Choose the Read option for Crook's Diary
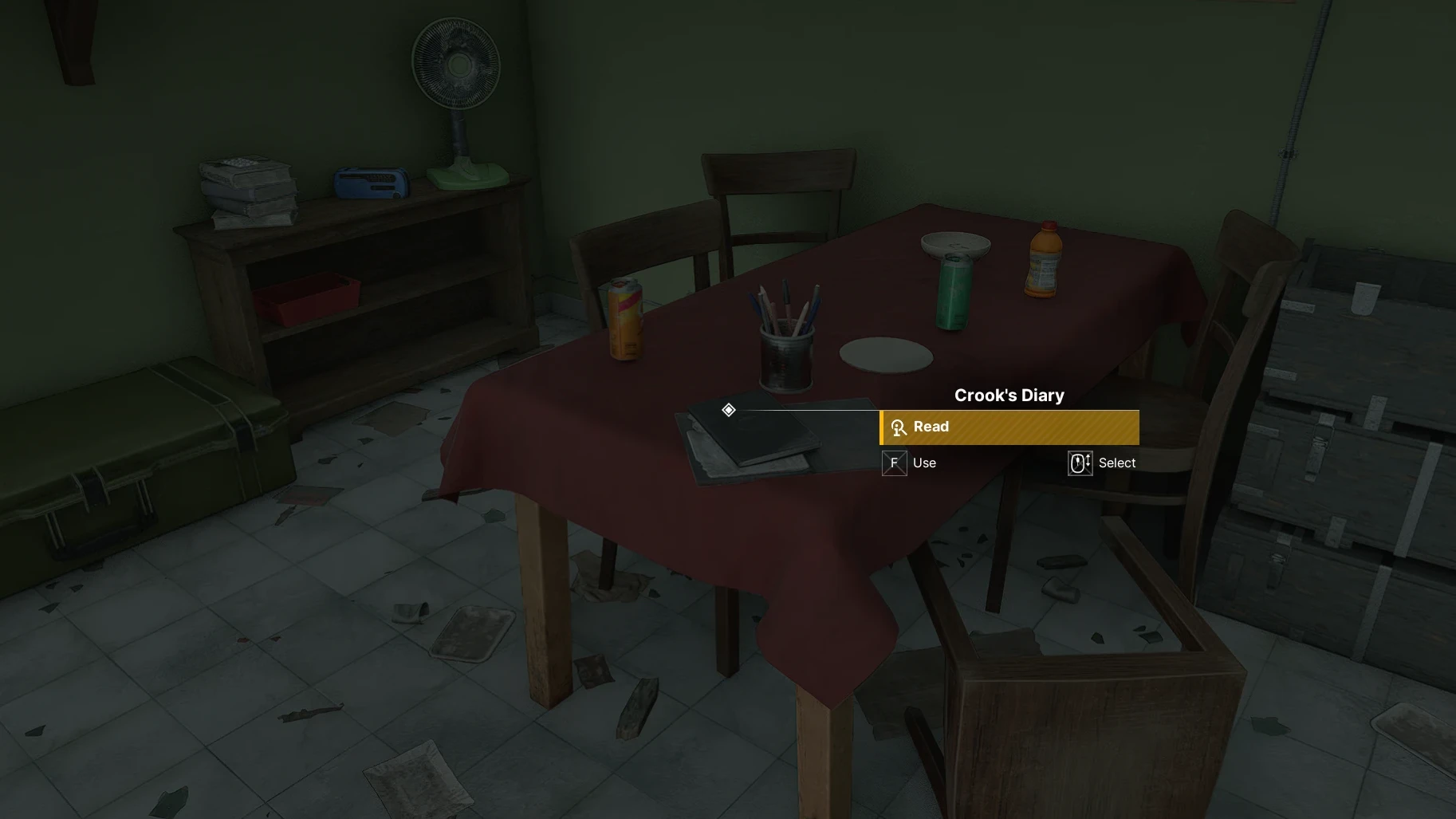This screenshot has width=1456, height=819. point(1009,427)
